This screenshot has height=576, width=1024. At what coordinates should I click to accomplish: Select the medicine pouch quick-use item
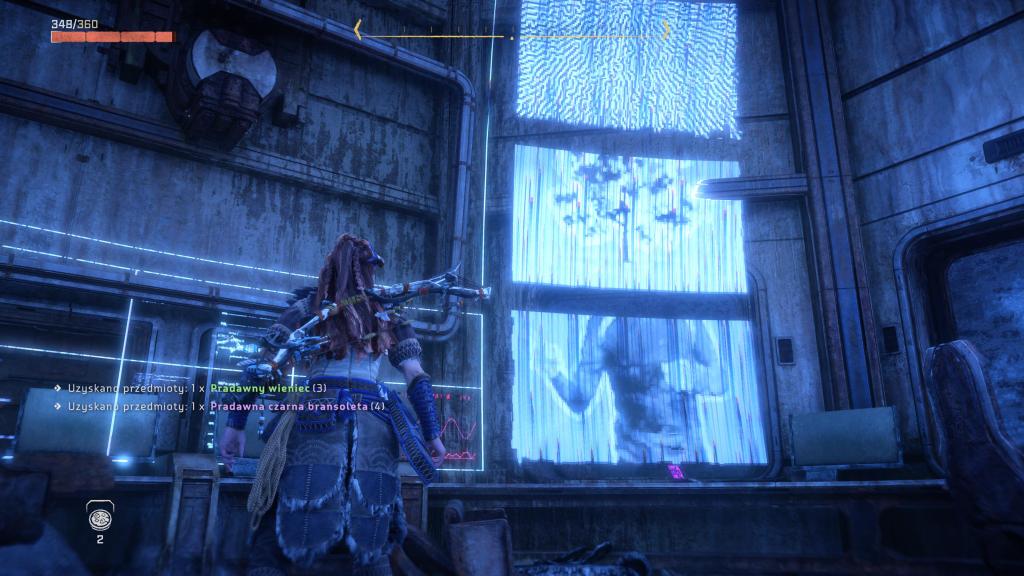[100, 517]
